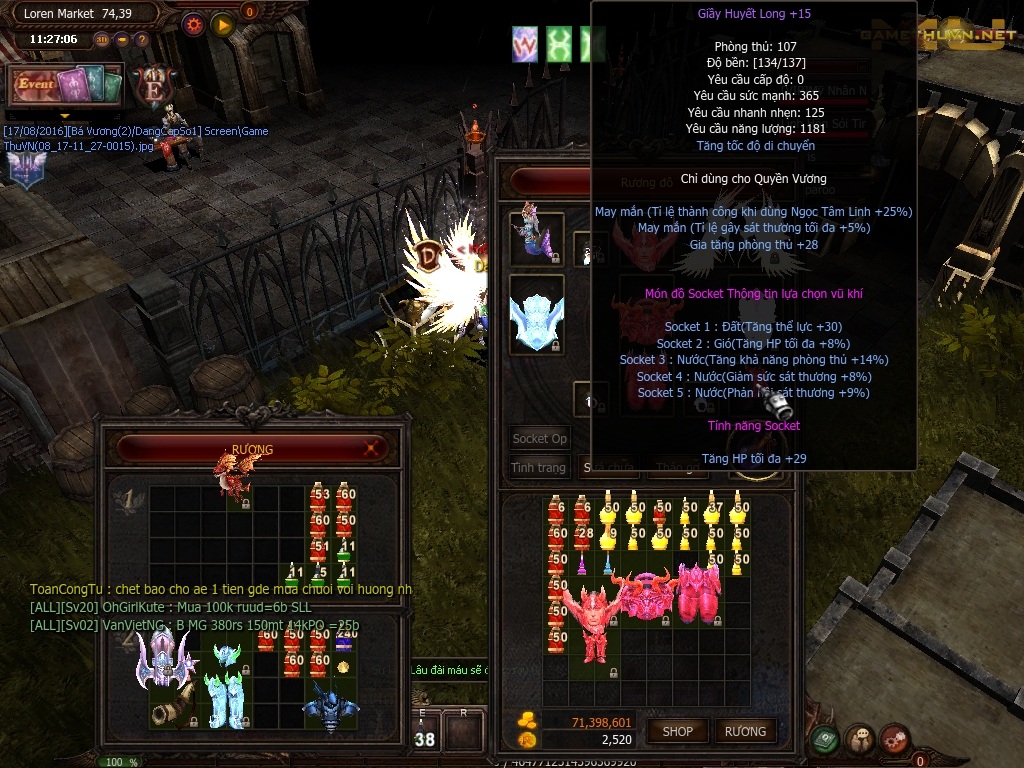This screenshot has height=768, width=1024.
Task: Close the Rương storage window
Action: point(371,448)
